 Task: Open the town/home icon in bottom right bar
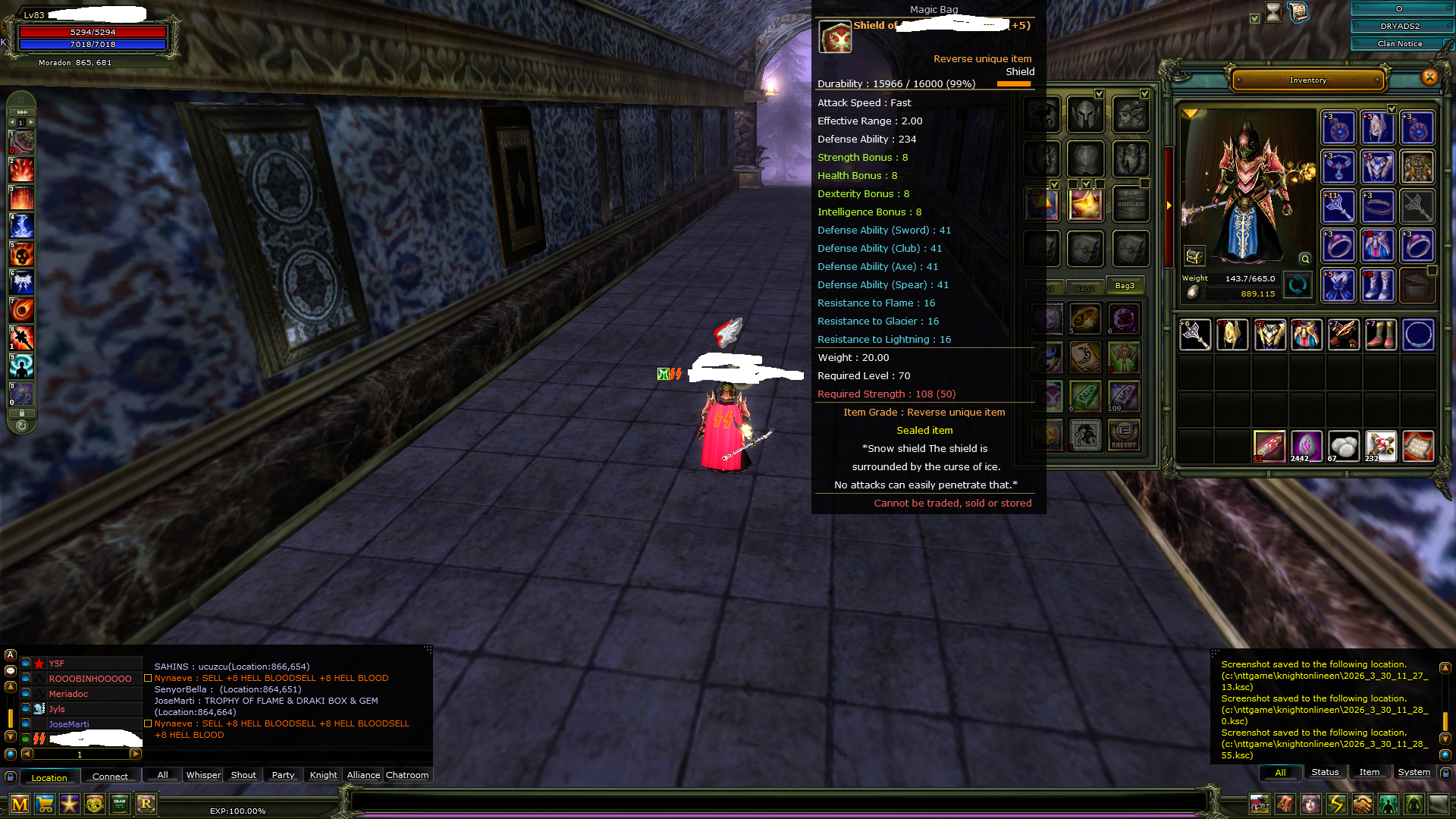(1260, 804)
